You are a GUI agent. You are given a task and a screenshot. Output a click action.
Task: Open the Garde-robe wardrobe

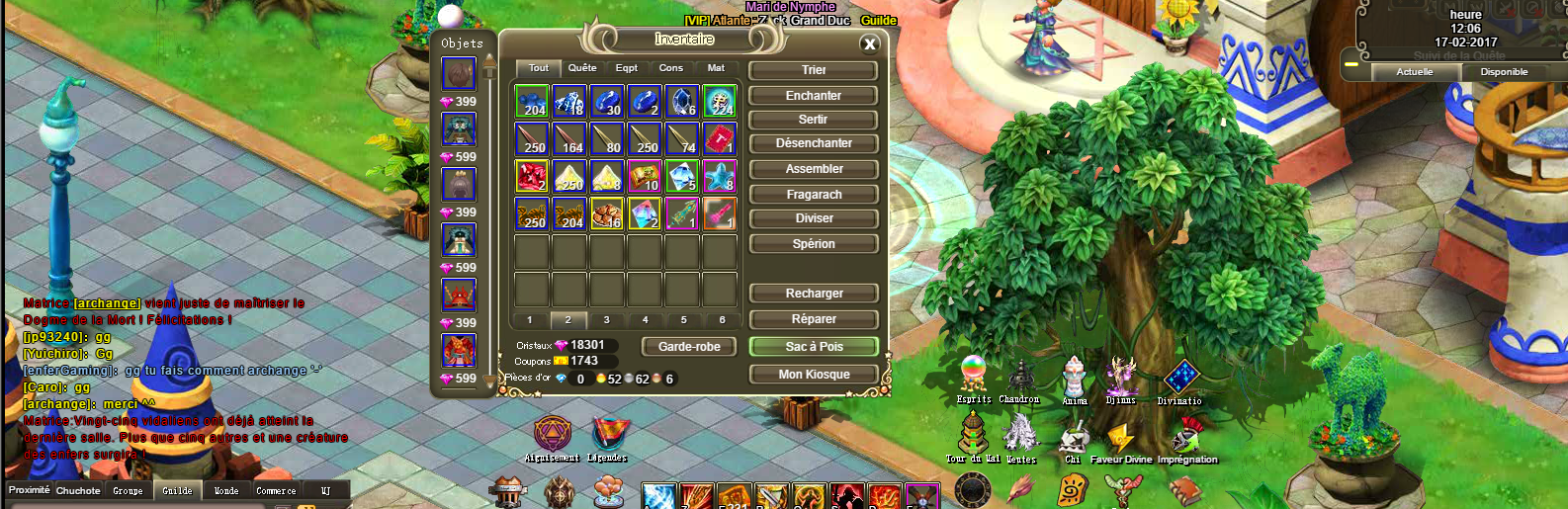click(x=689, y=347)
